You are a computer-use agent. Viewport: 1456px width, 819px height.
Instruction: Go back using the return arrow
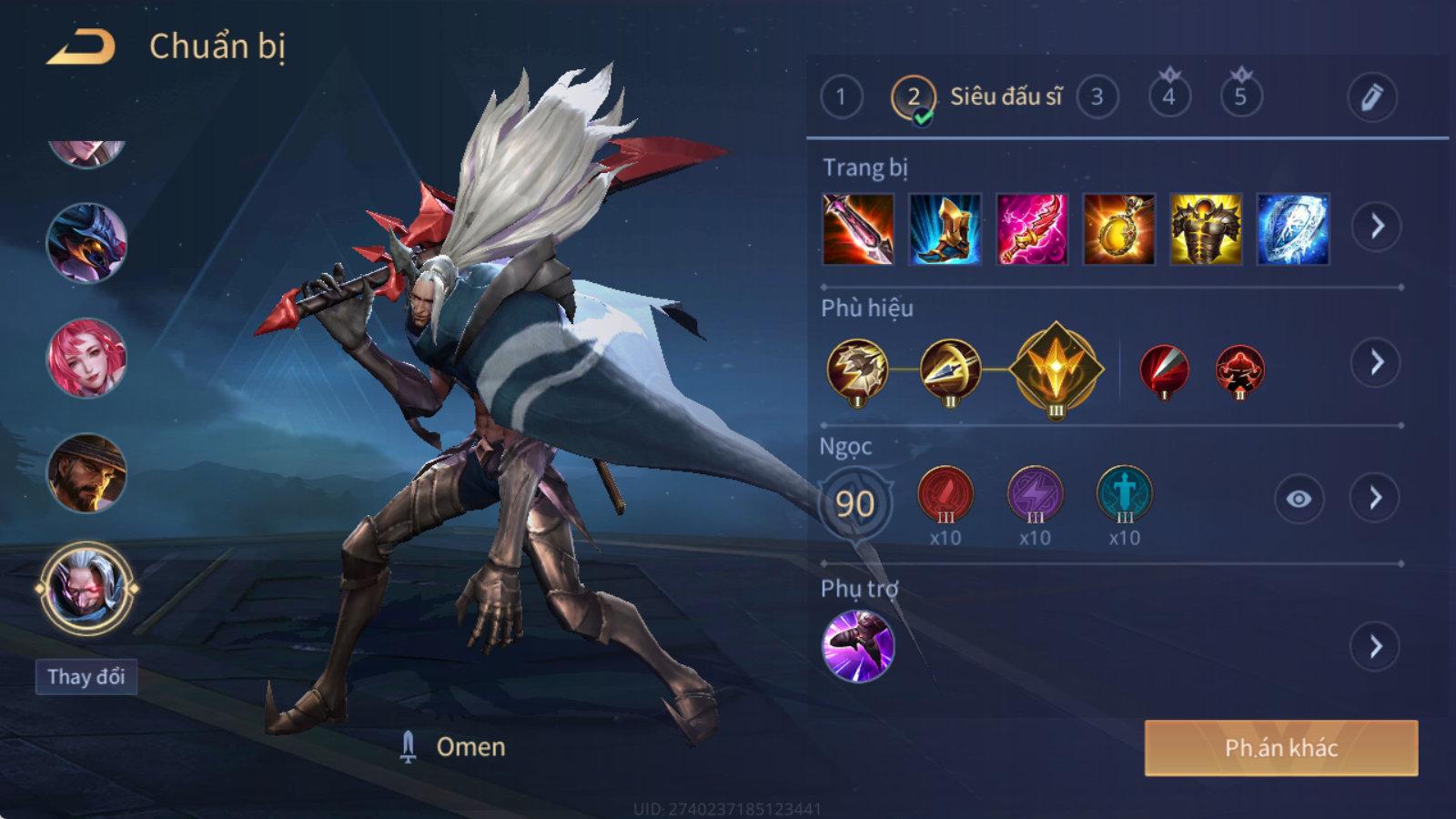point(81,47)
